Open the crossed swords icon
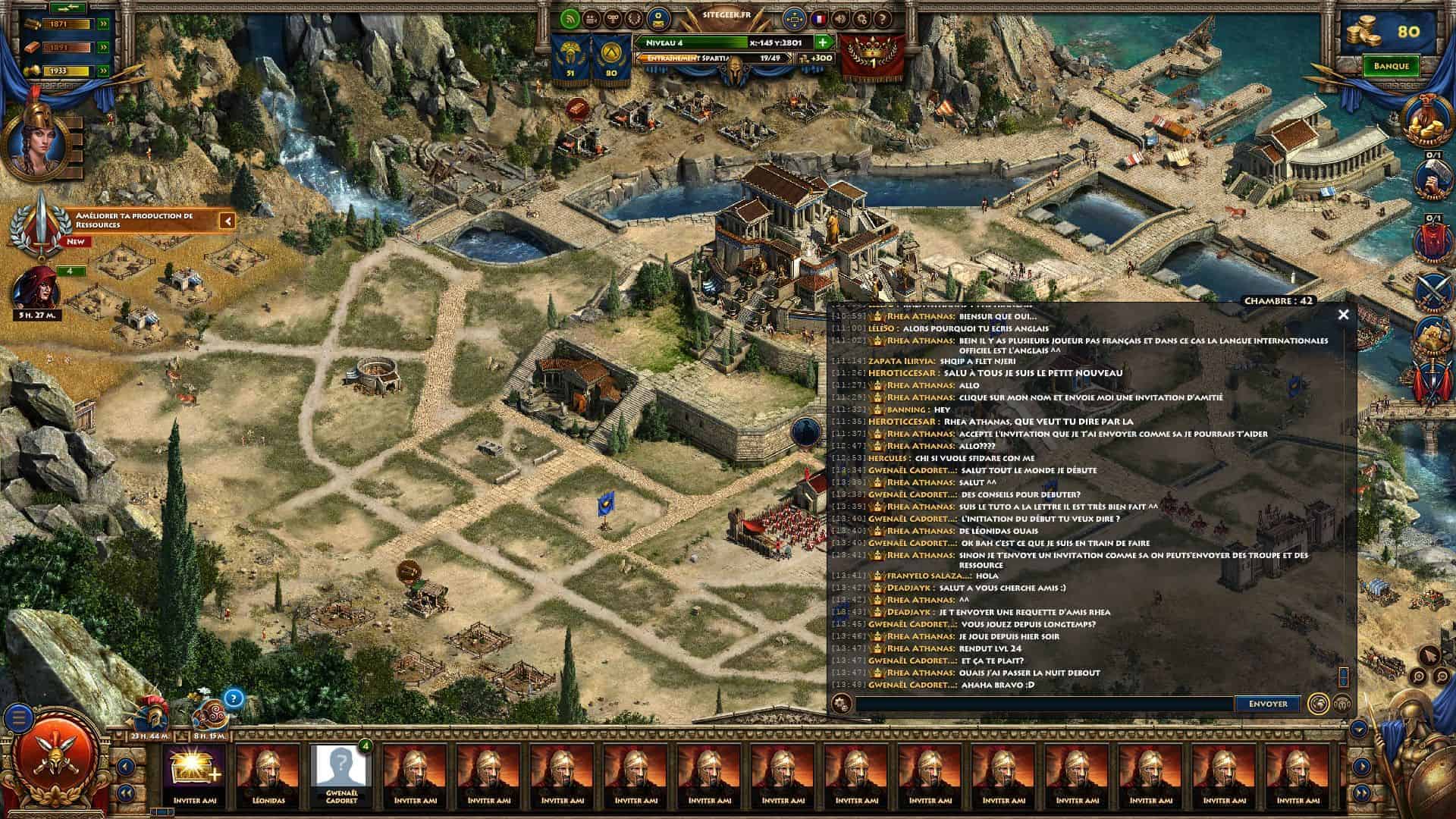The height and width of the screenshot is (819, 1456). pos(1432,289)
